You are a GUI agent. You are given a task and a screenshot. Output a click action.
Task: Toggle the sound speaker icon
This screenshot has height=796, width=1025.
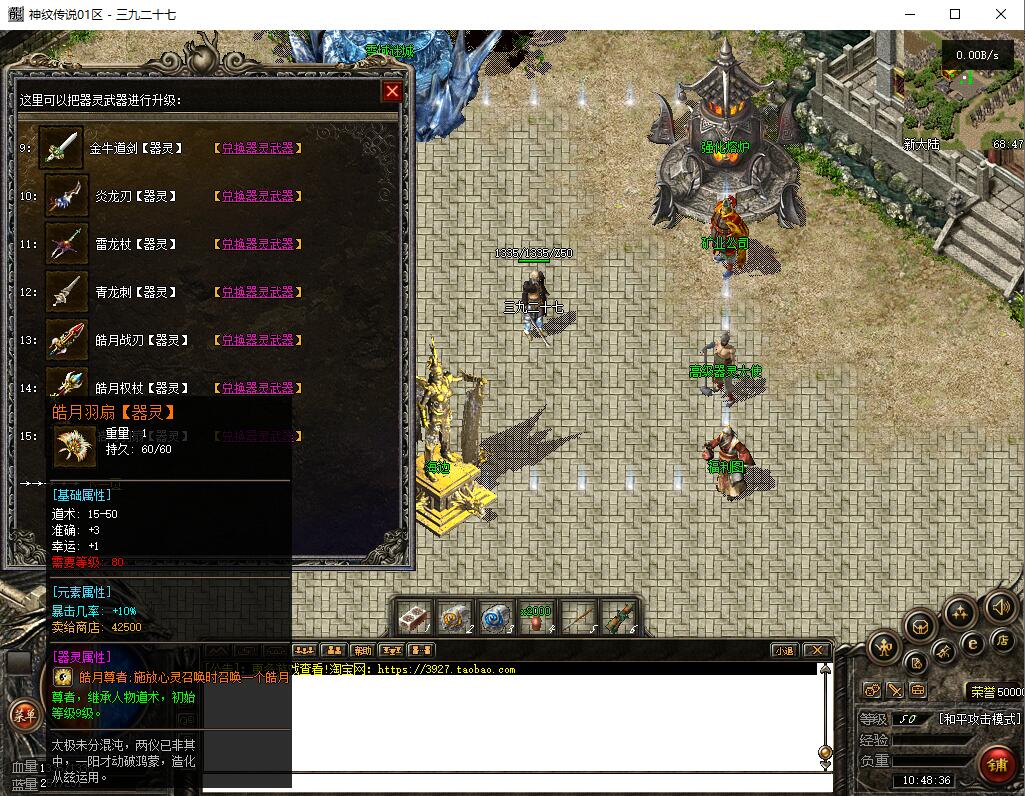click(1000, 605)
